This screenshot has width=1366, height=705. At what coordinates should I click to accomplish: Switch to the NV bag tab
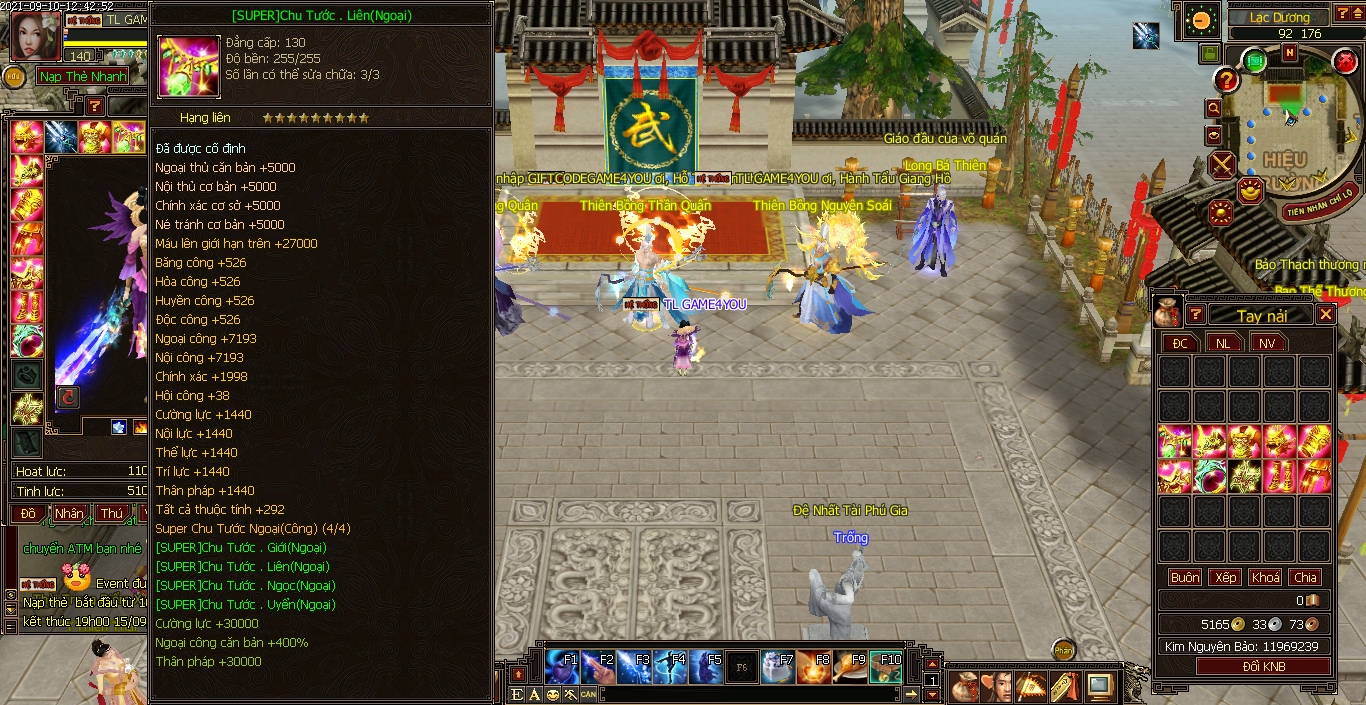tap(1267, 343)
